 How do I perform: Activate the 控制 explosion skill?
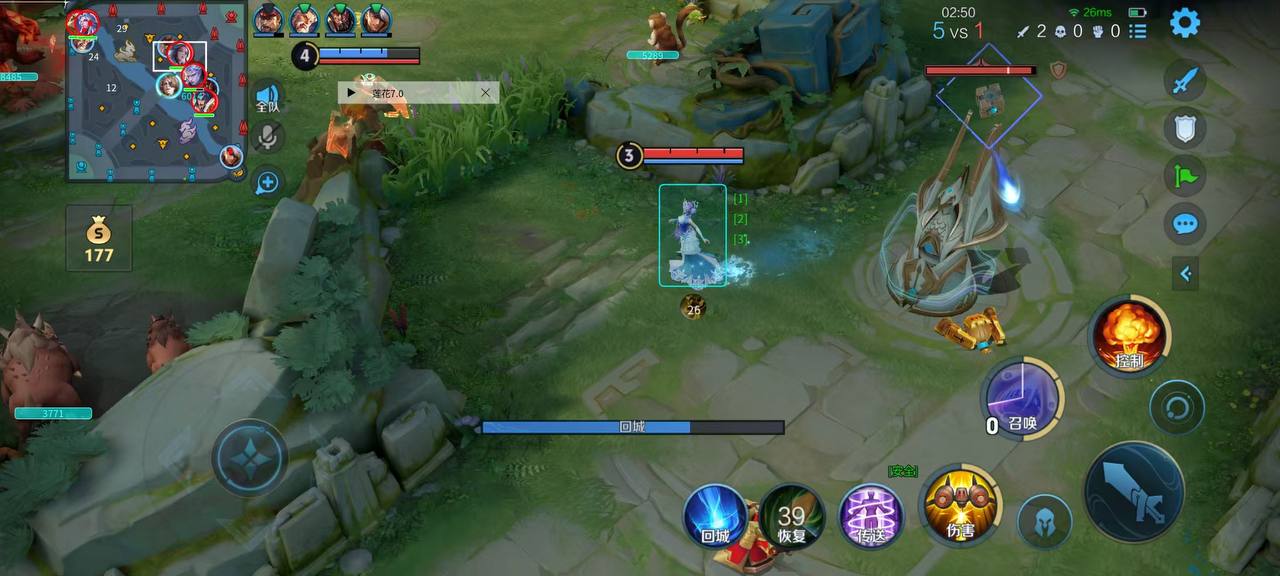point(1130,336)
